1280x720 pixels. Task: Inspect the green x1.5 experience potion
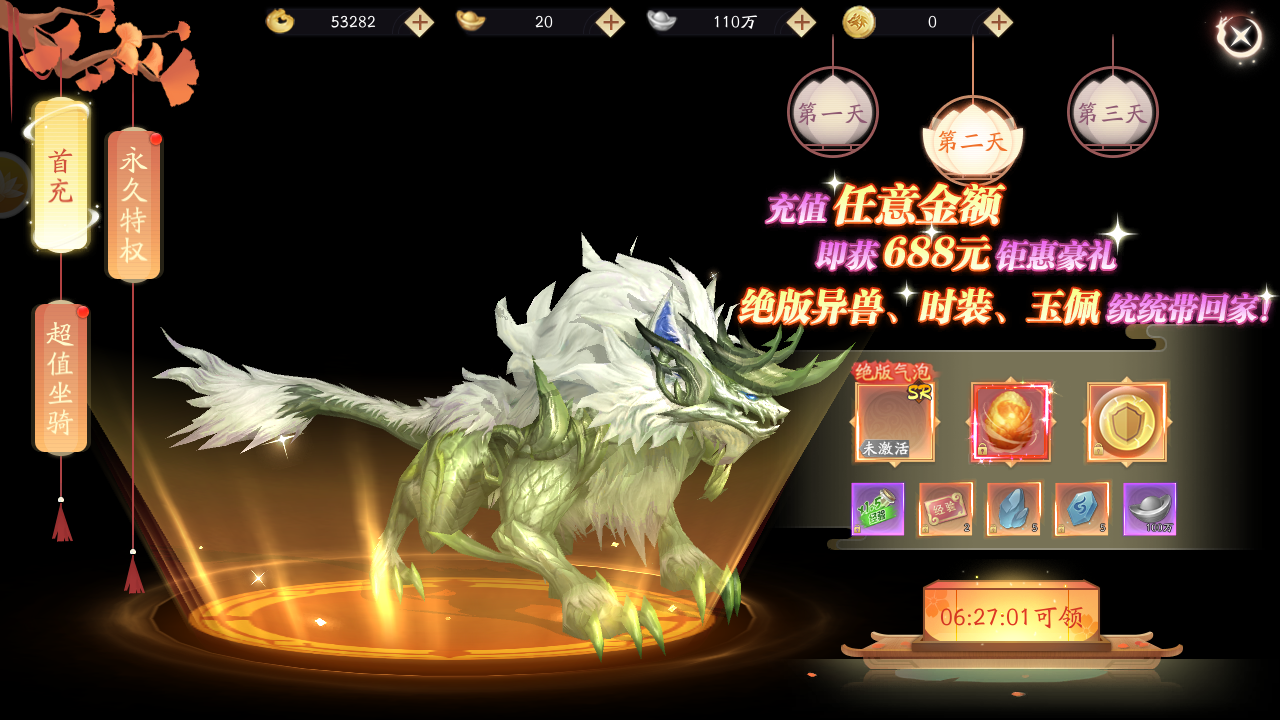877,509
